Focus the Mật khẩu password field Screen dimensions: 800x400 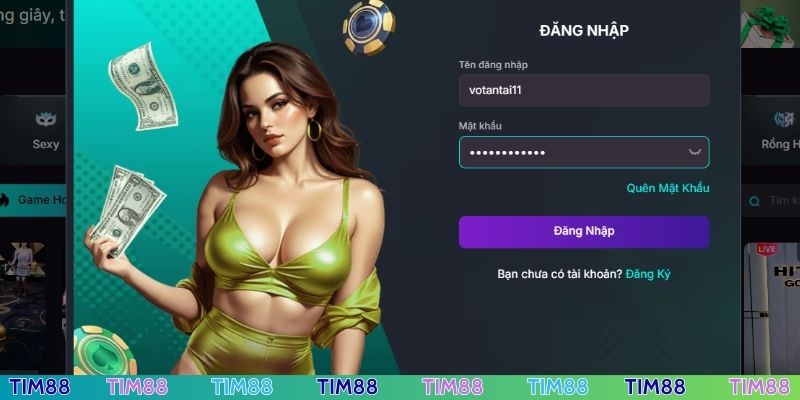[x=570, y=152]
